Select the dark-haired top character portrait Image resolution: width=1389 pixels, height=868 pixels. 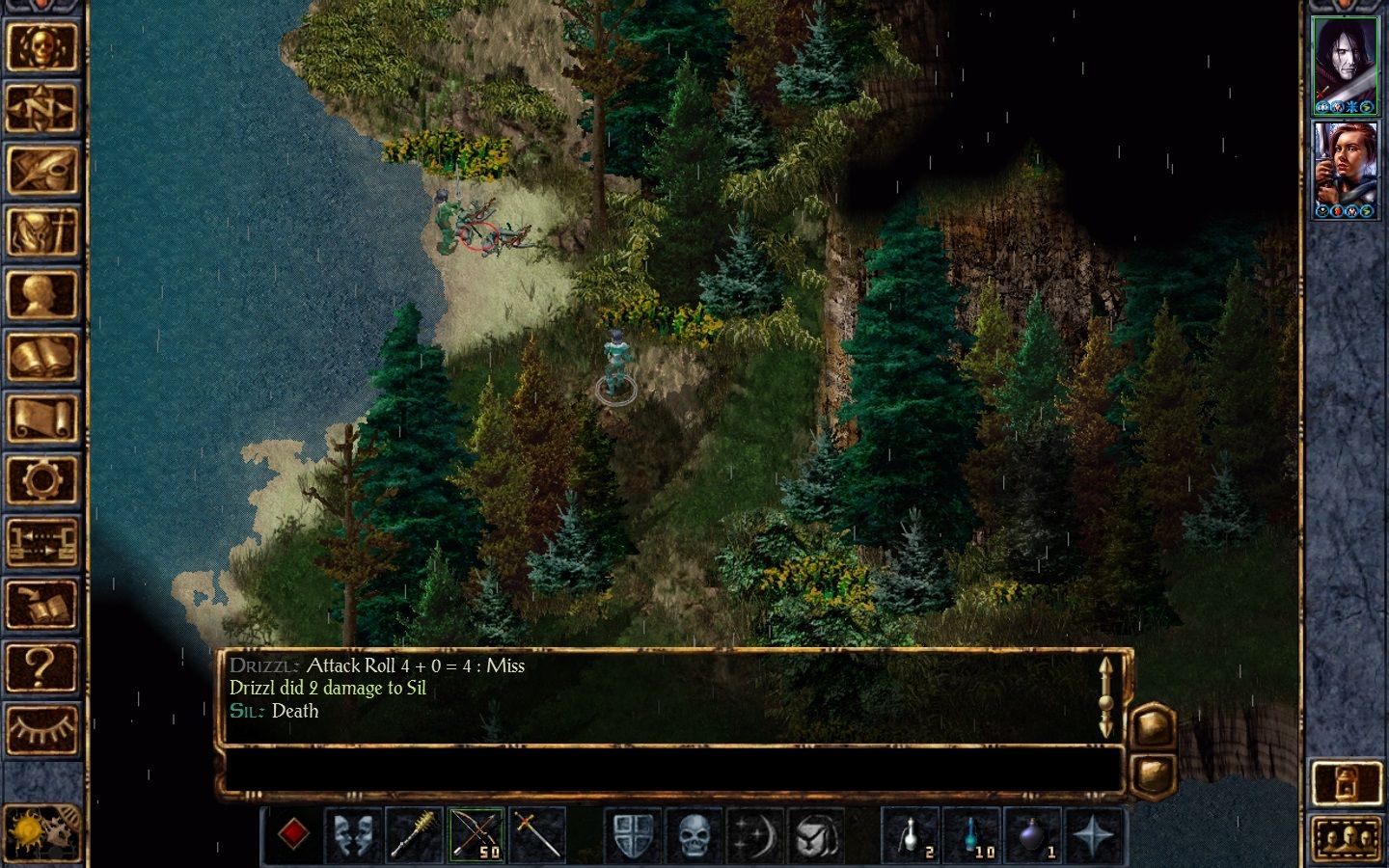click(1345, 65)
